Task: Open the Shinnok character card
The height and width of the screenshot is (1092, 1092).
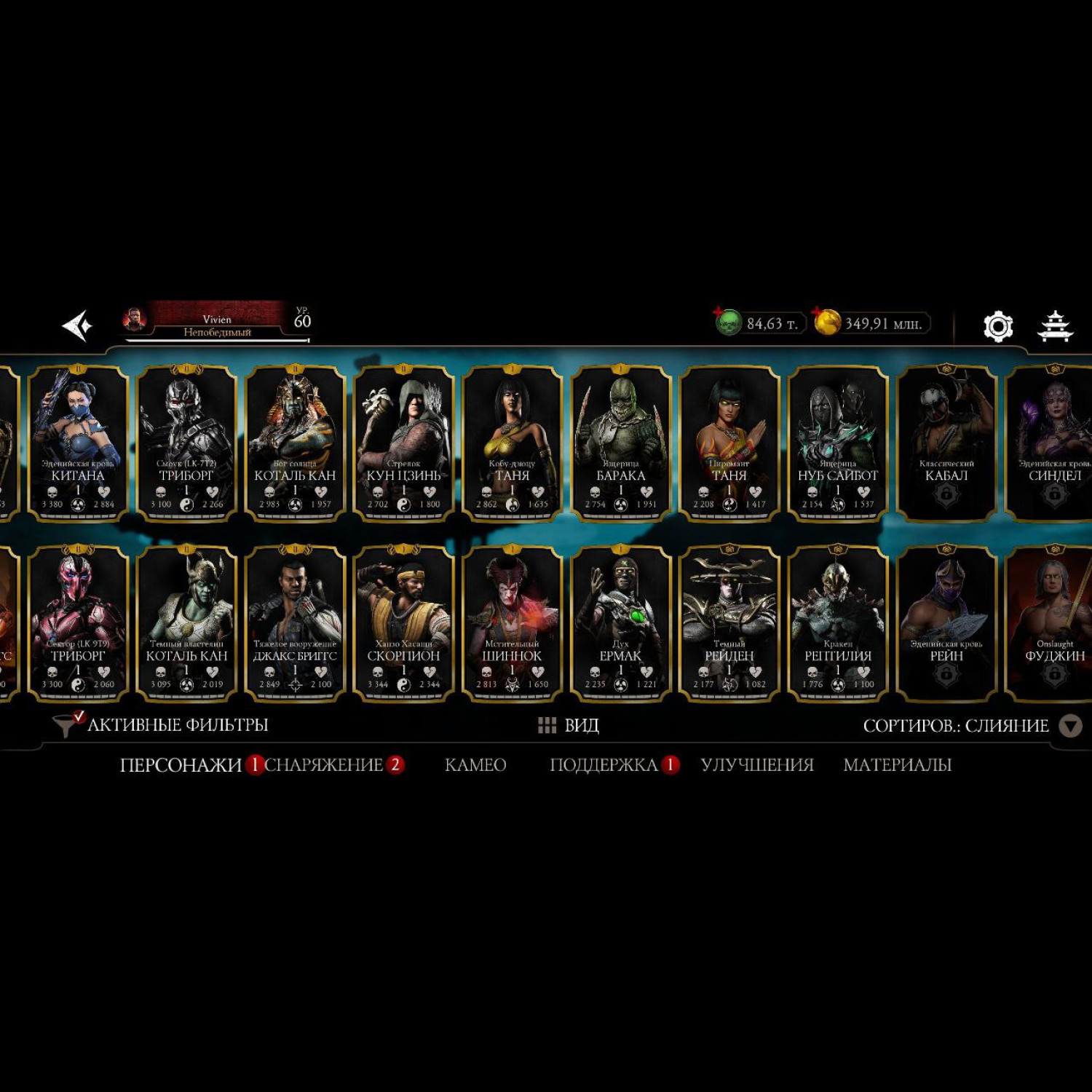Action: [512, 623]
